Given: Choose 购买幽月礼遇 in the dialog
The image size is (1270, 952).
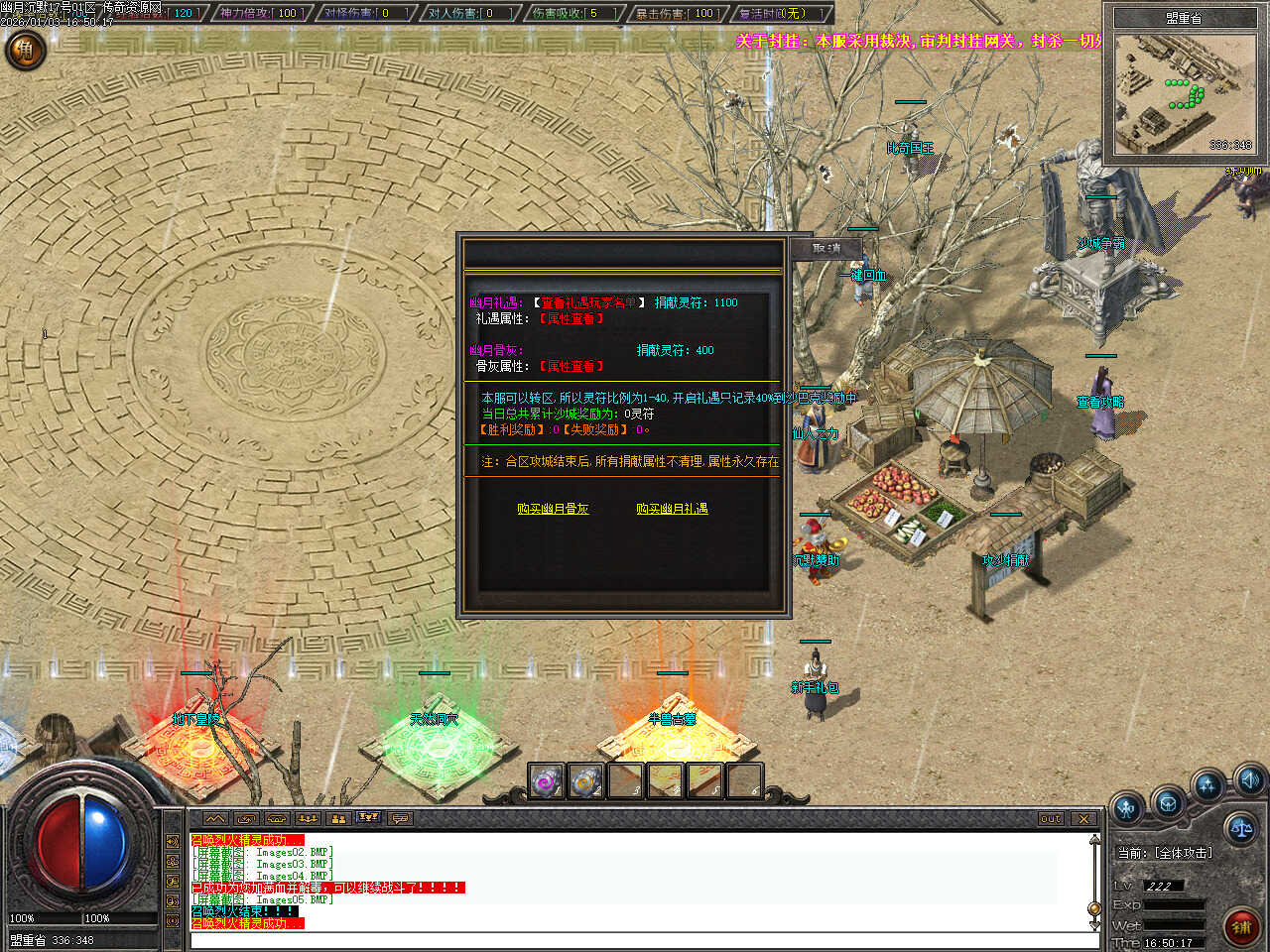Looking at the screenshot, I should 672,509.
